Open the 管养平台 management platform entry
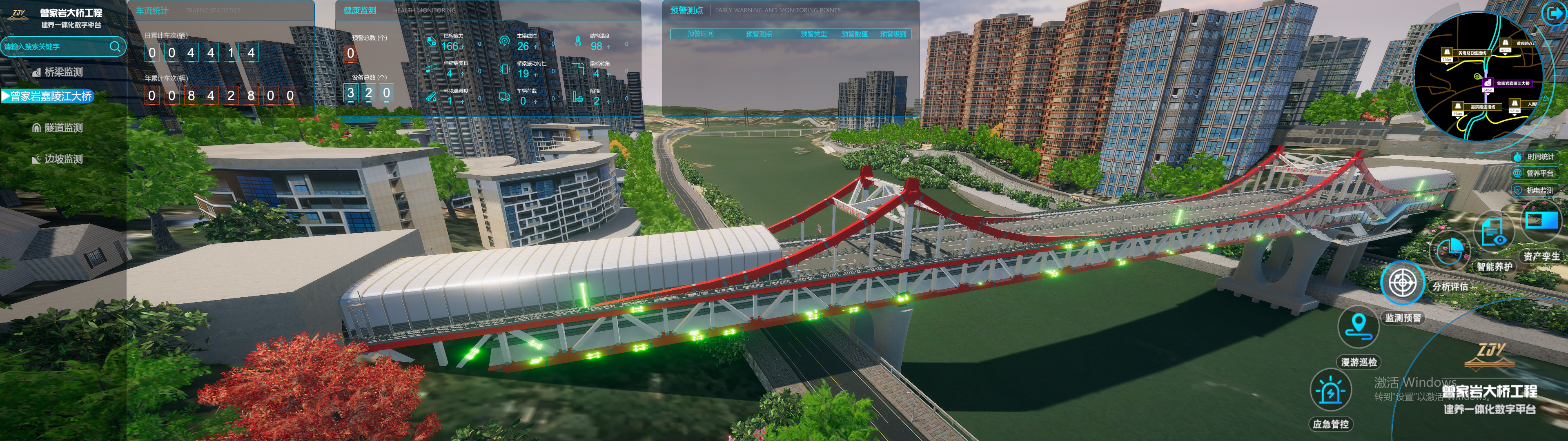The image size is (1568, 441). pos(1535,174)
